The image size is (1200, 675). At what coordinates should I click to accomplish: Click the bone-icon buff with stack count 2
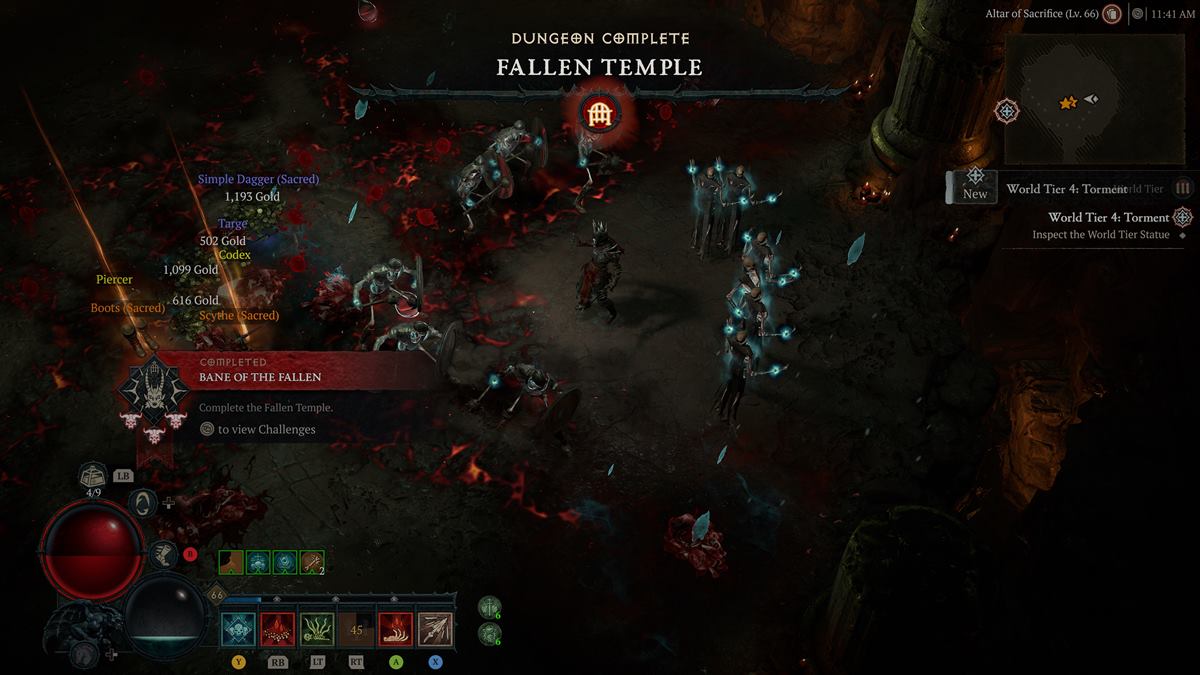pyautogui.click(x=312, y=563)
